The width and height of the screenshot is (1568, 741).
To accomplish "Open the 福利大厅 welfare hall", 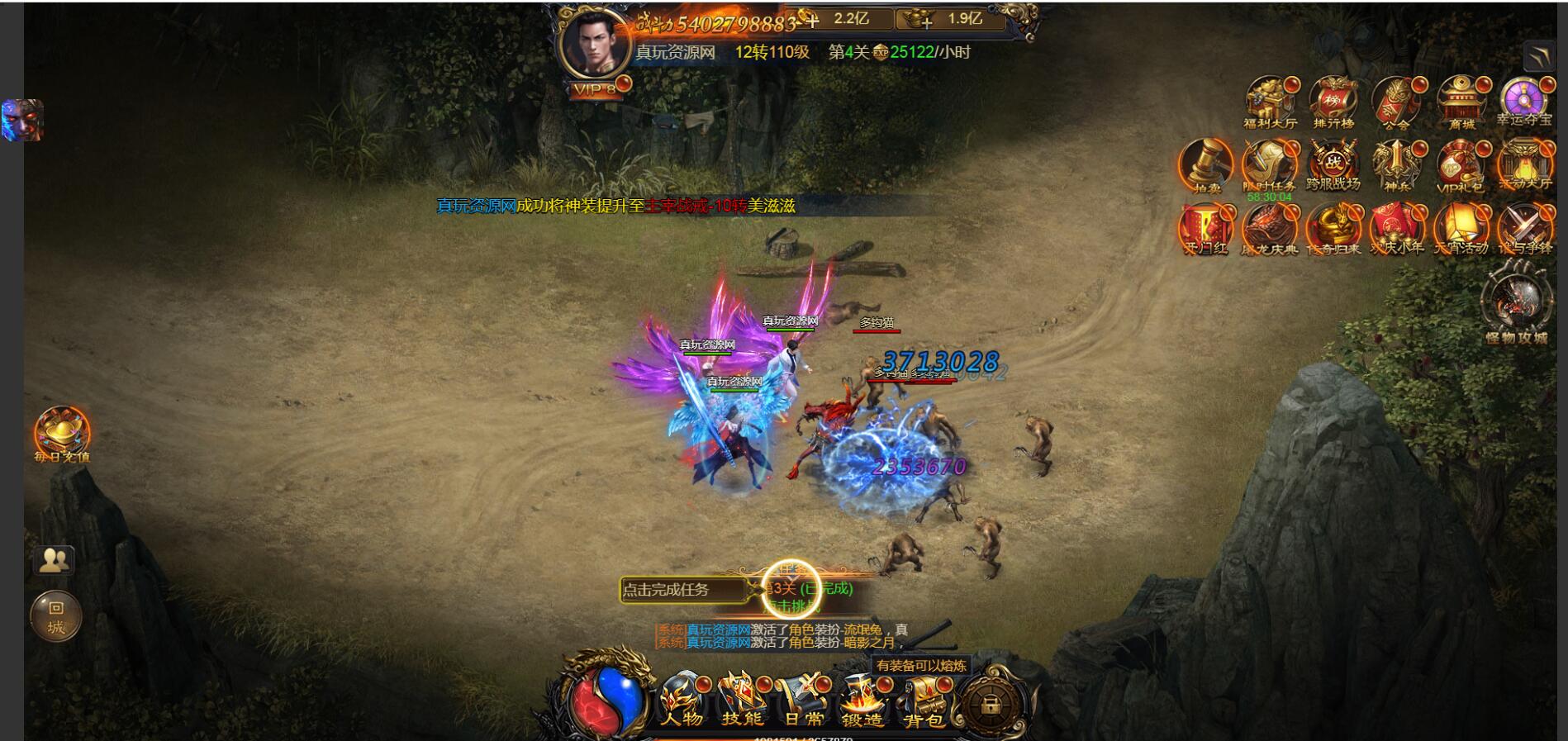I will pos(1270,101).
